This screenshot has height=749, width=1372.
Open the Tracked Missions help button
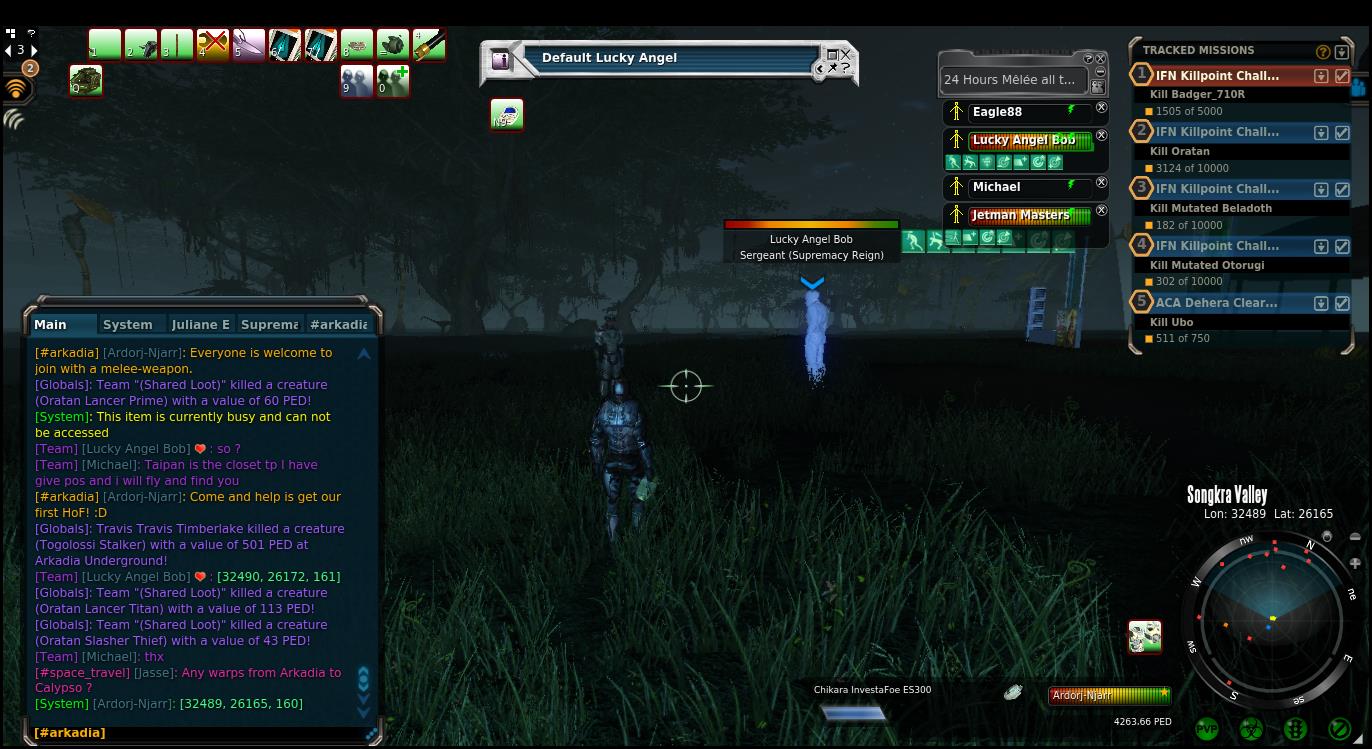[x=1323, y=52]
